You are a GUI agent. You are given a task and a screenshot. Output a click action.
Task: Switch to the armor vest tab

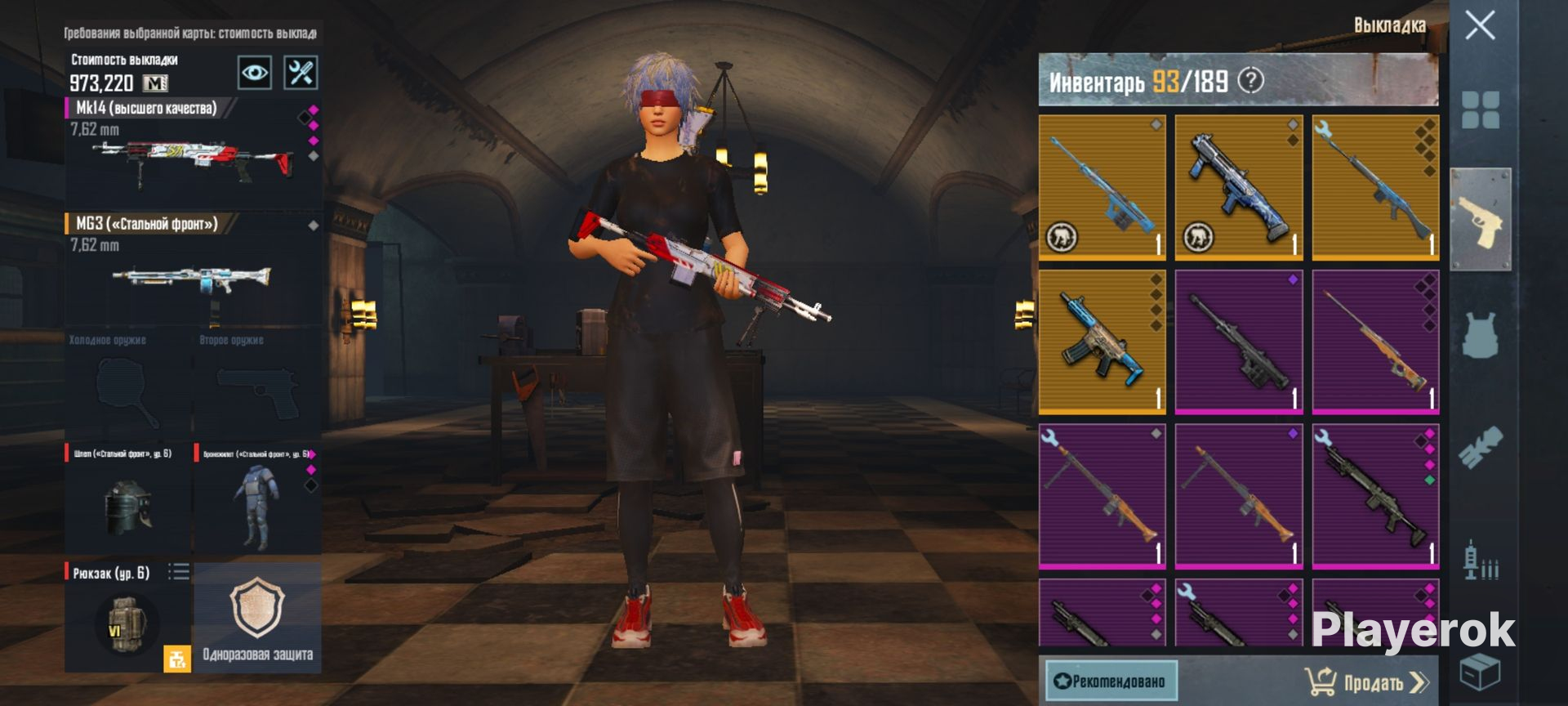(x=1480, y=335)
